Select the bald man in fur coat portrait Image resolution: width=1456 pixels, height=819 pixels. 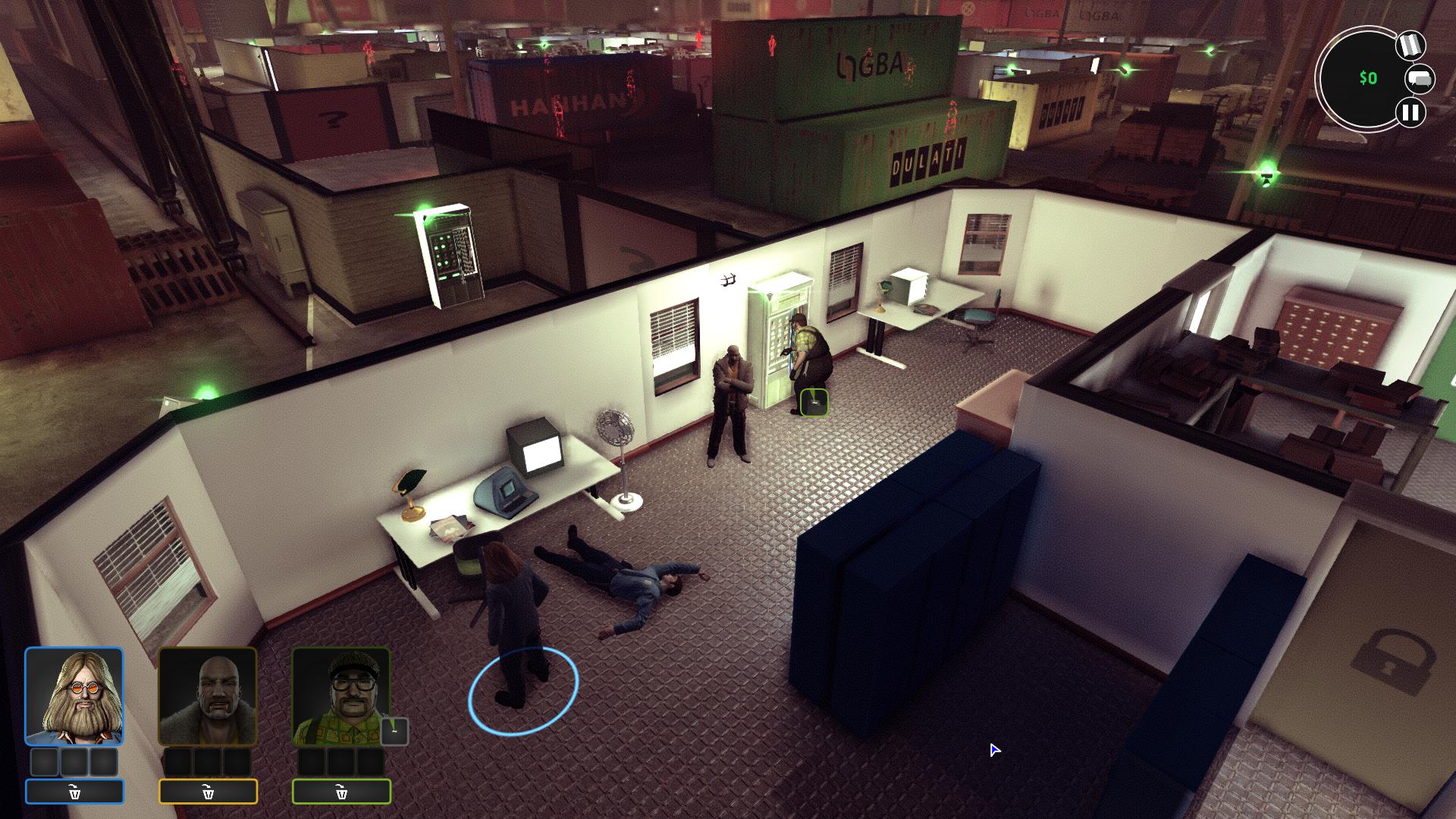tap(208, 696)
